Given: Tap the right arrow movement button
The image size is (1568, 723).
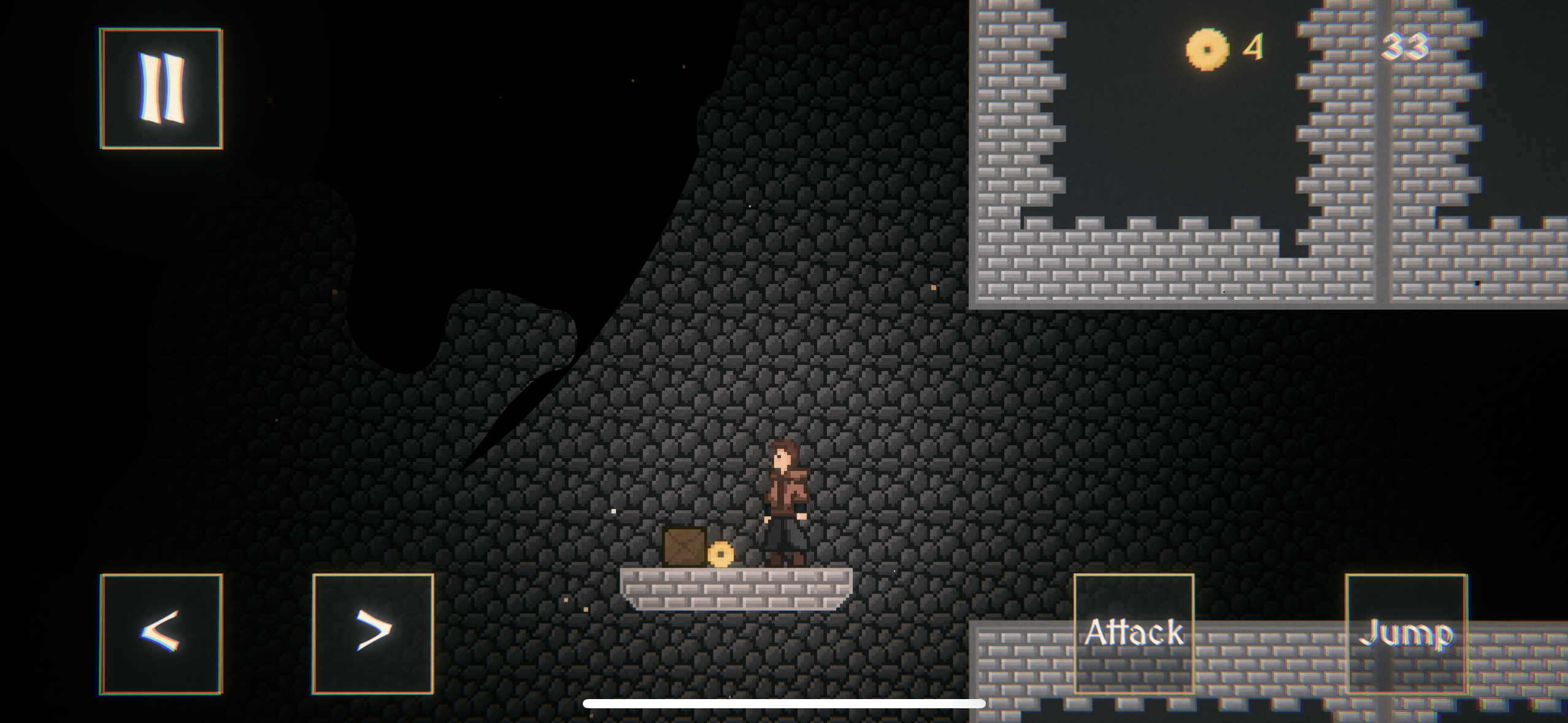Looking at the screenshot, I should pyautogui.click(x=373, y=633).
